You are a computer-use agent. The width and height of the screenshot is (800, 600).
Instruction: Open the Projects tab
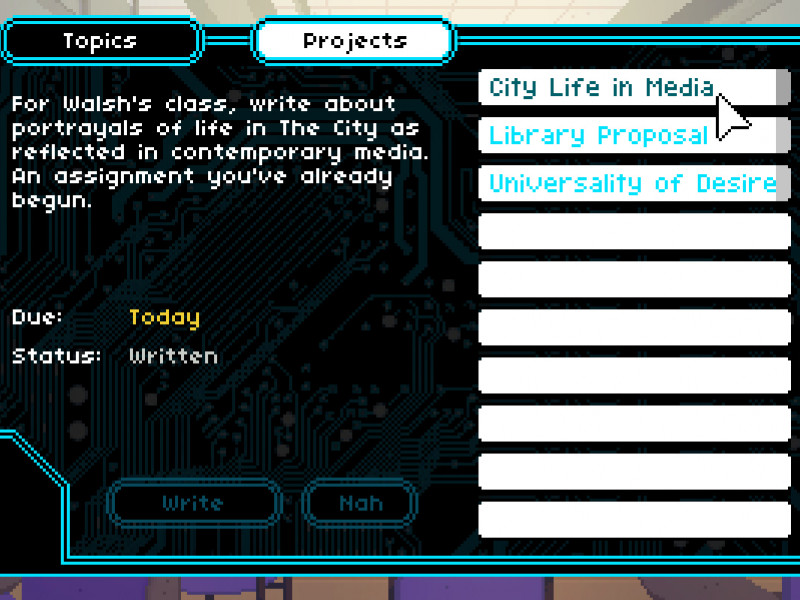355,41
